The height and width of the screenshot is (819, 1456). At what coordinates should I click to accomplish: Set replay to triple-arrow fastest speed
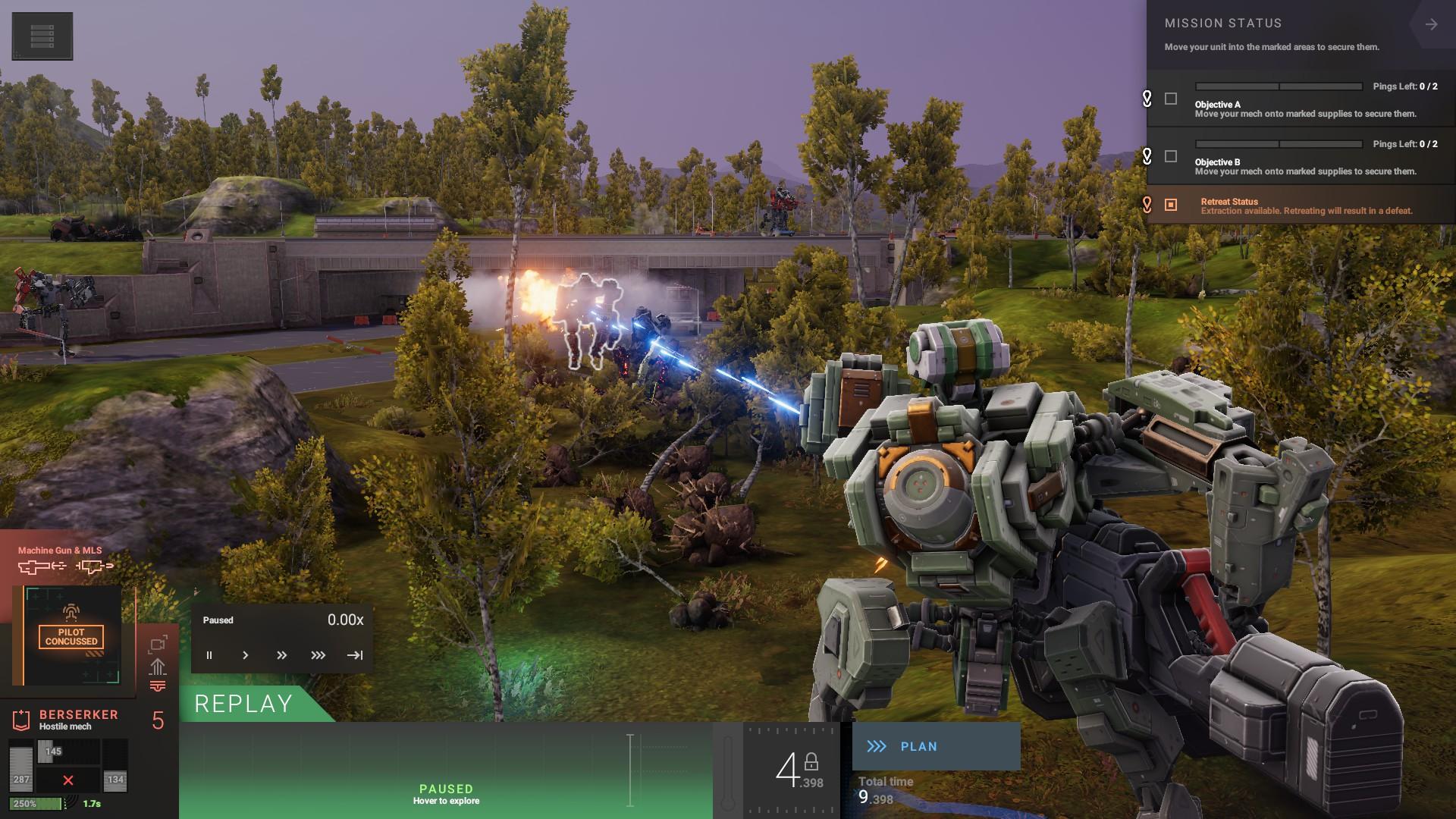tap(318, 655)
